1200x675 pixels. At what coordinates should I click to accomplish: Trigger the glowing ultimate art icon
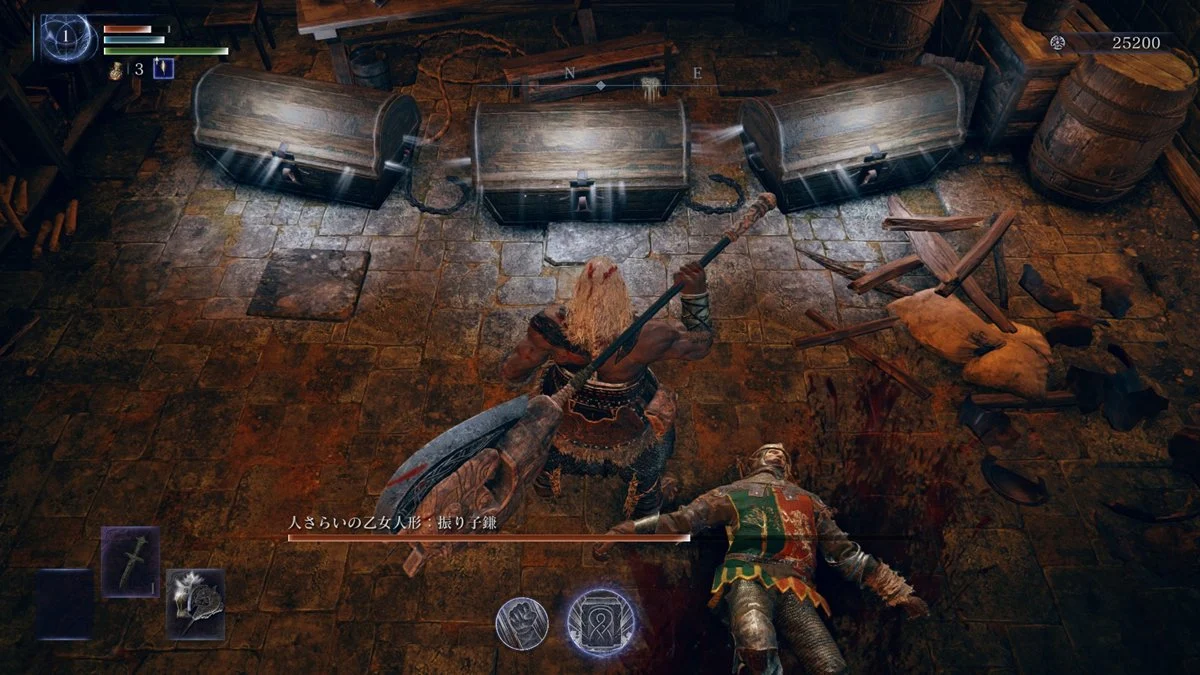(x=600, y=621)
